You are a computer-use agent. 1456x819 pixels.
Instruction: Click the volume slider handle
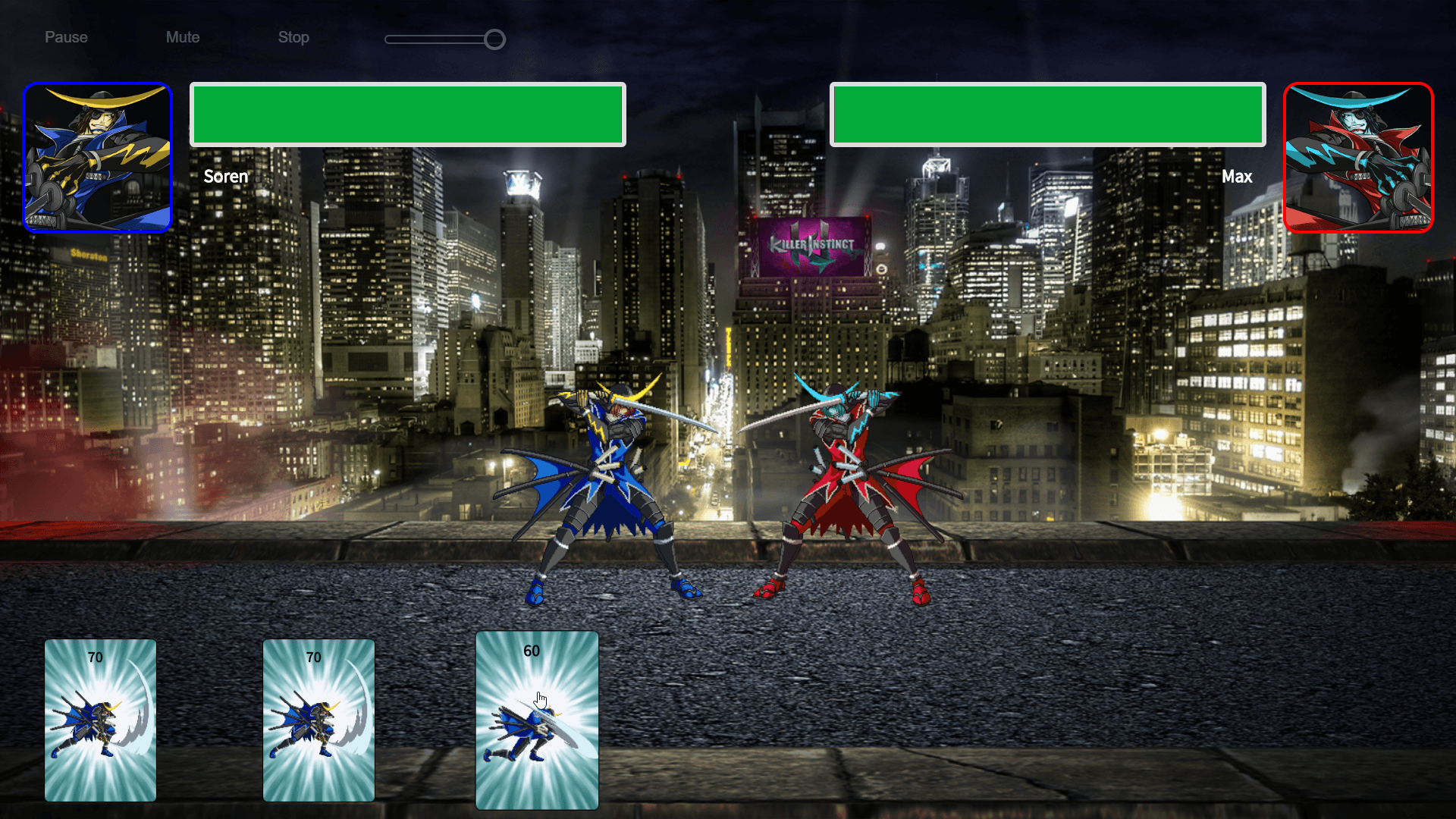pos(494,39)
